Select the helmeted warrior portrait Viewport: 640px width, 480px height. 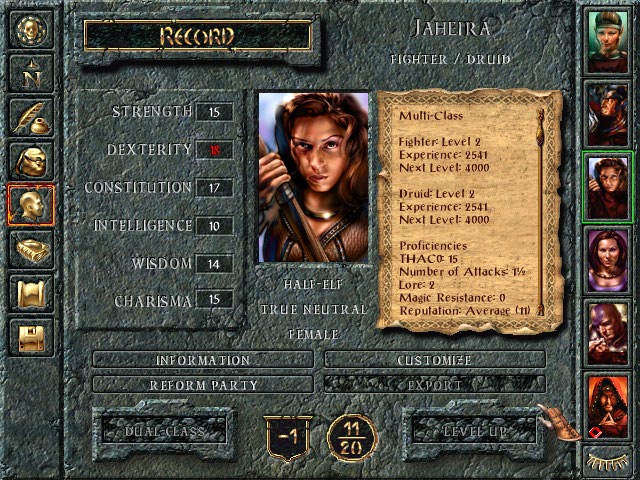tap(608, 113)
